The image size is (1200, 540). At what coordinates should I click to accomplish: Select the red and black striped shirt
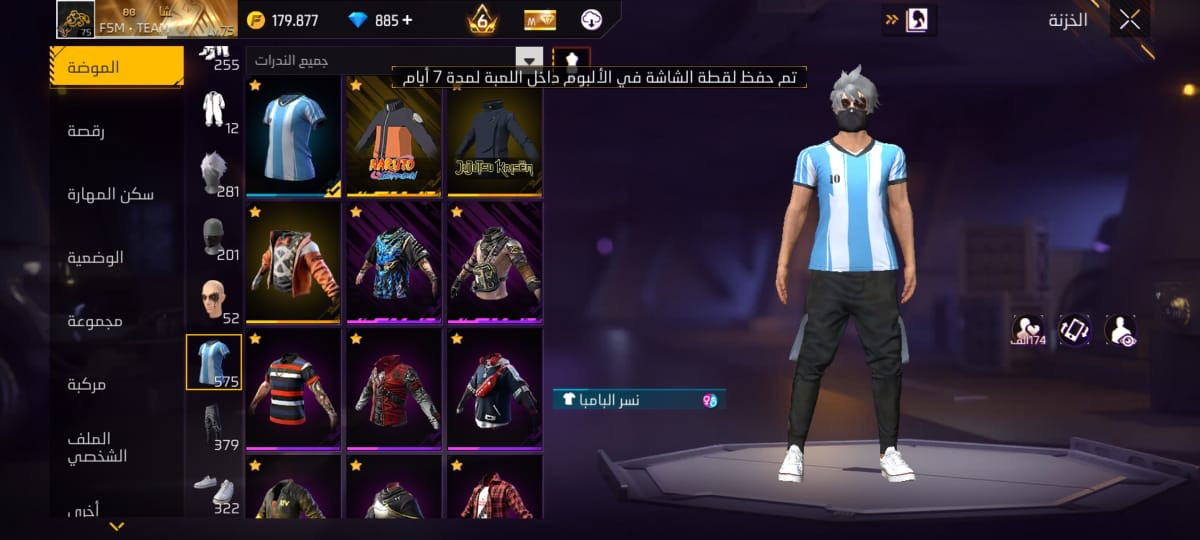pos(294,389)
